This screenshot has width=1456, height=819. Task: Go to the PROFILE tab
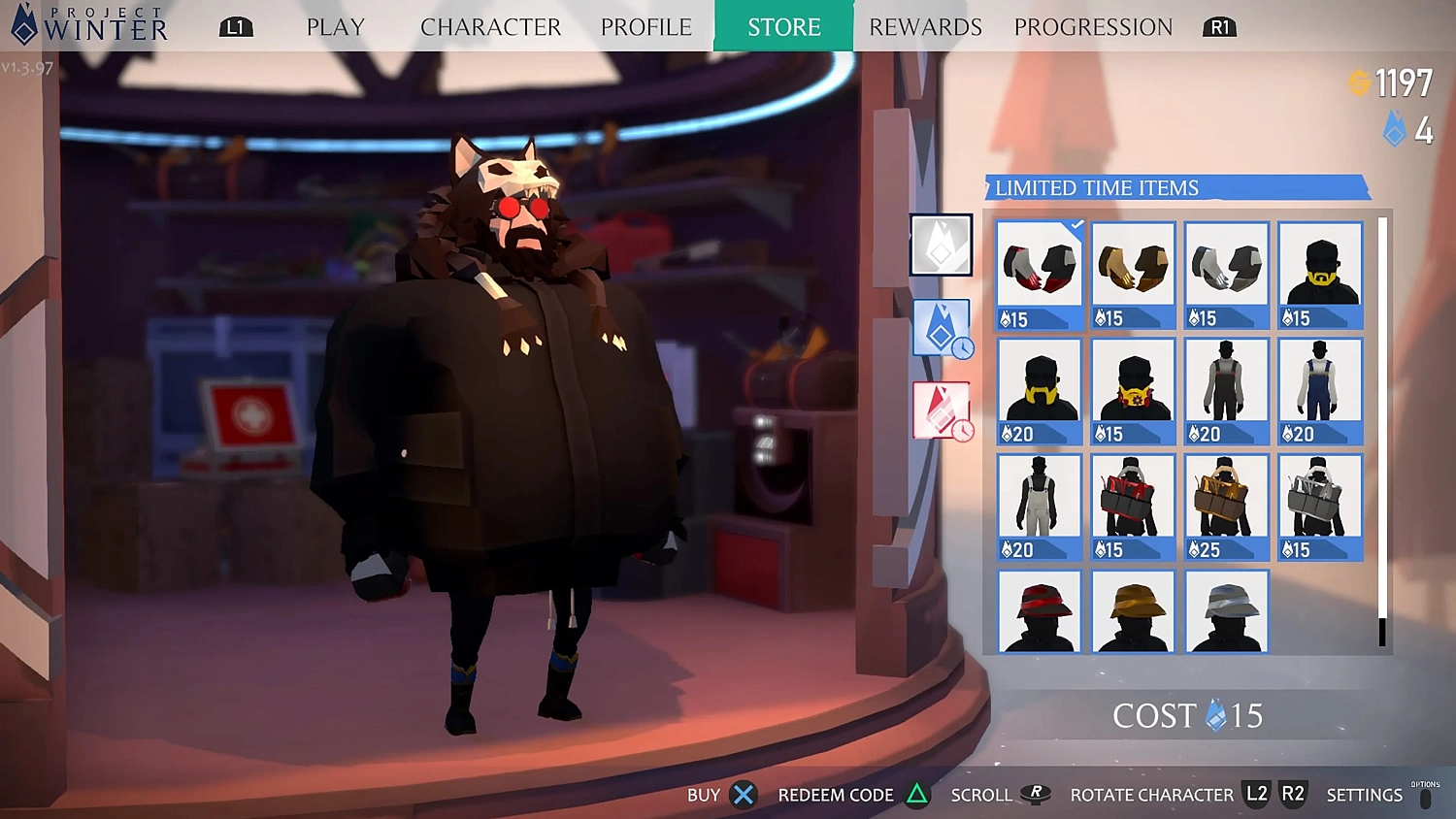(x=645, y=27)
